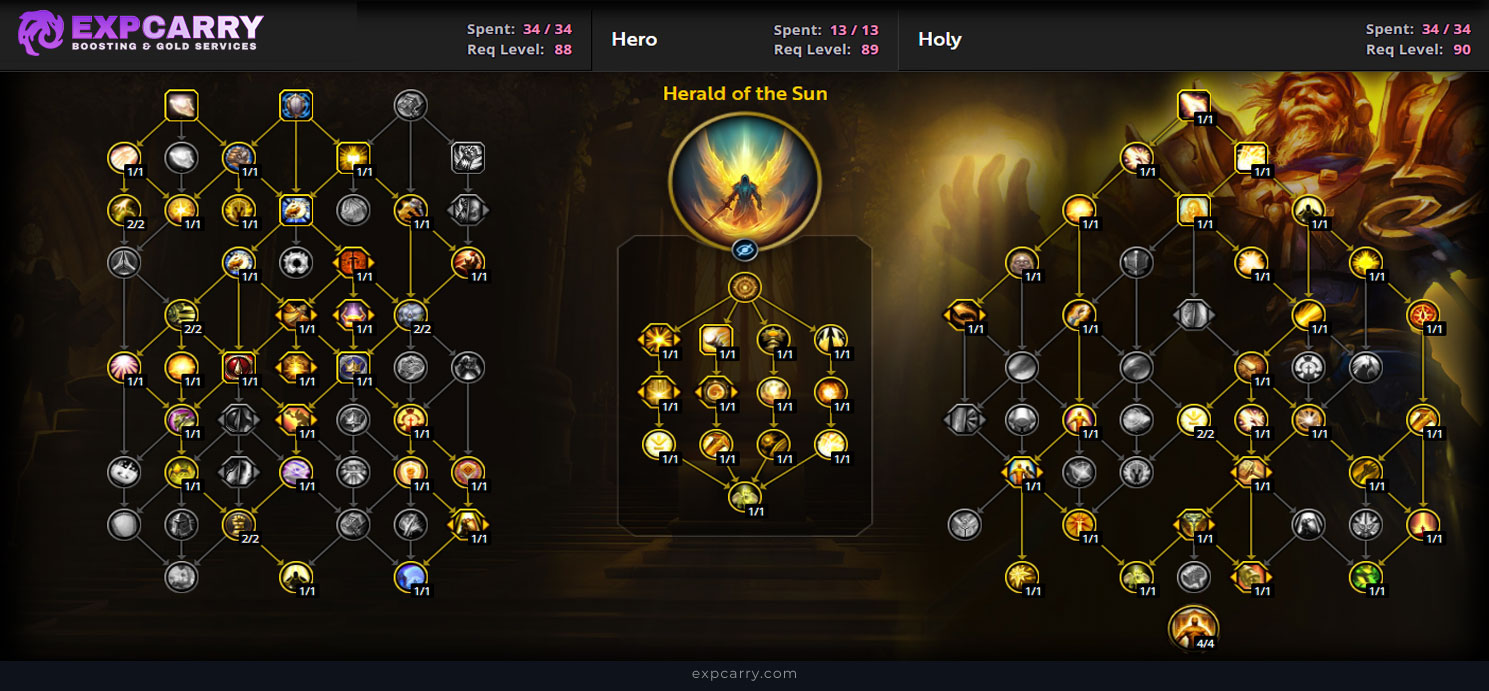Toggle the eye icon under the hero portrait

(744, 250)
